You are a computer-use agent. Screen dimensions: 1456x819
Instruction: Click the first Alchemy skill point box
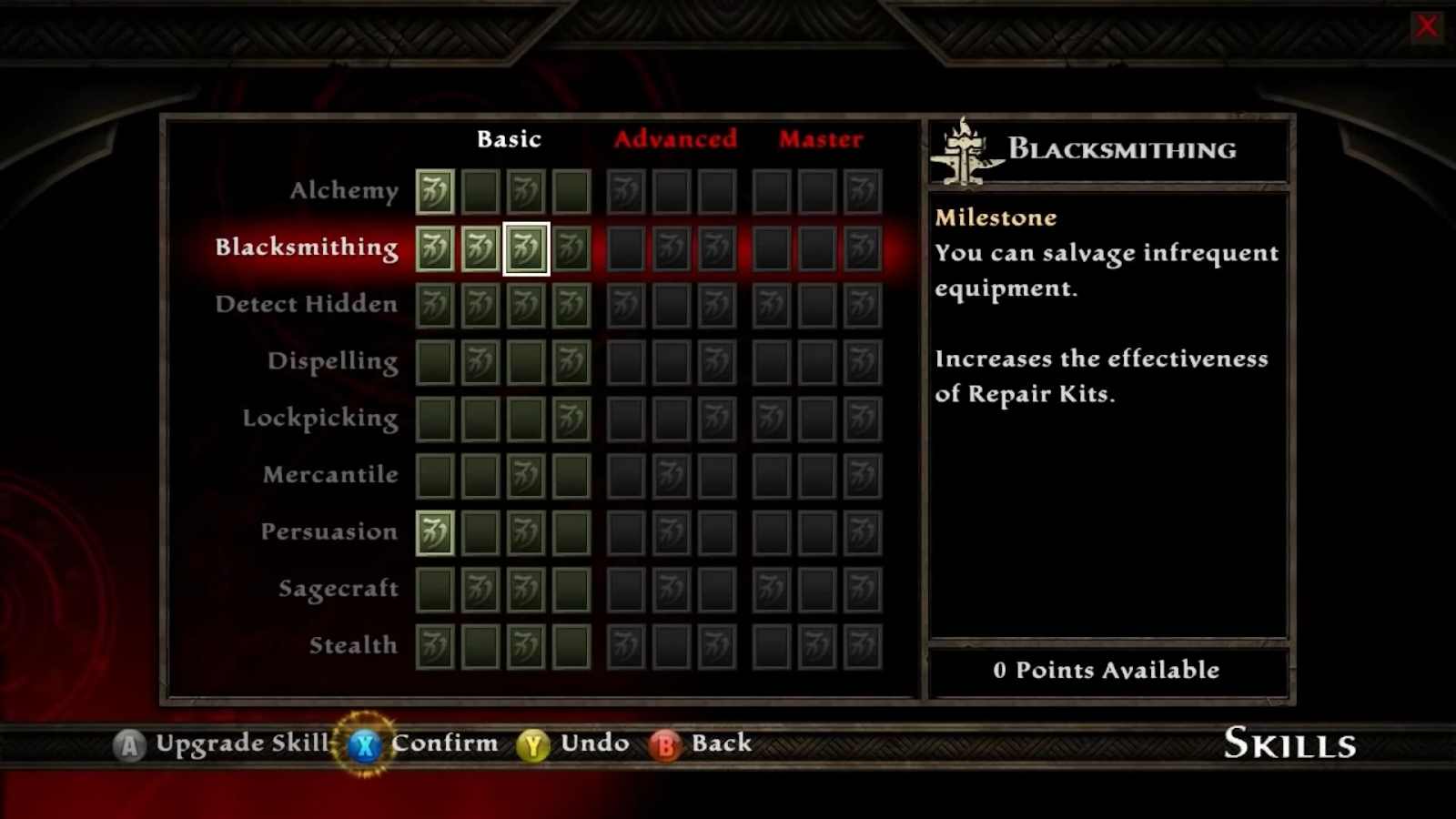[435, 192]
